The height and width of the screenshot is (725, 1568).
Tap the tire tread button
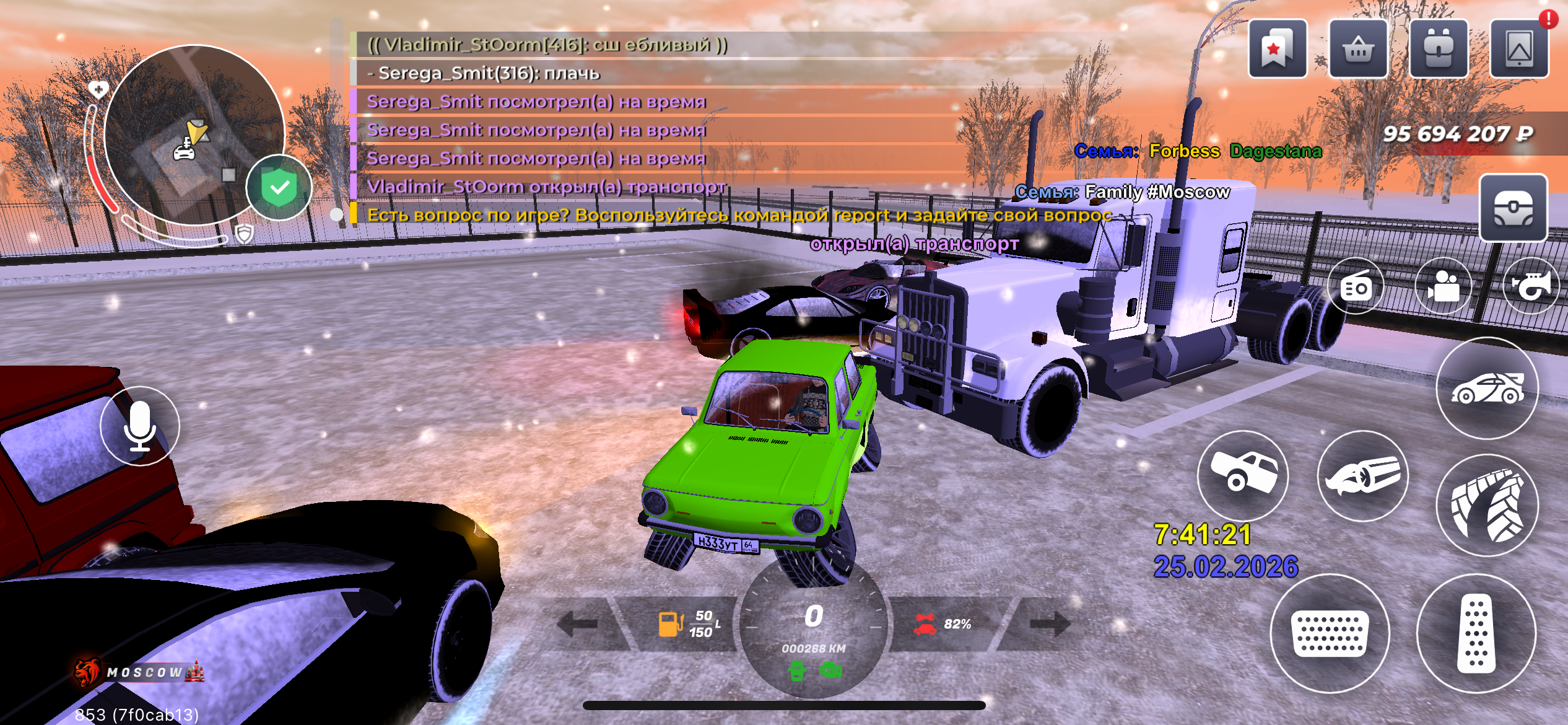coord(1487,505)
